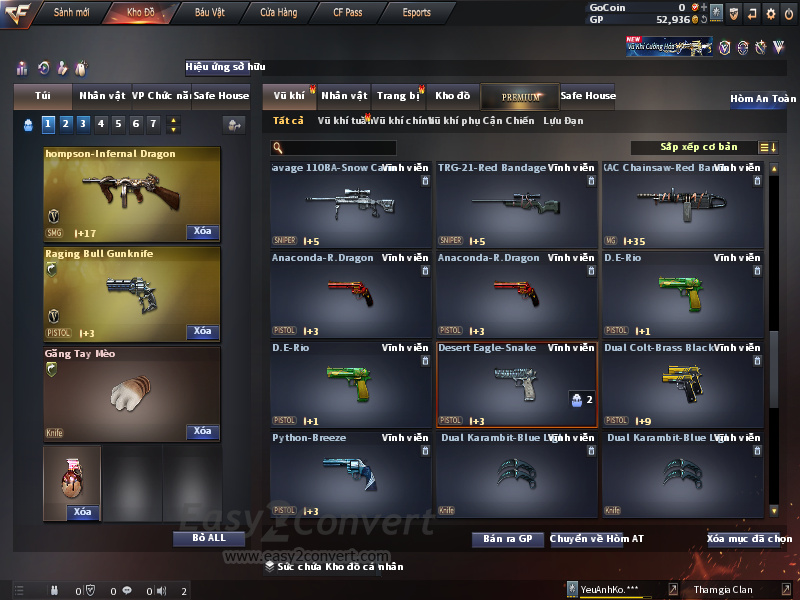Open the Esports section
This screenshot has height=600, width=800.
click(416, 13)
